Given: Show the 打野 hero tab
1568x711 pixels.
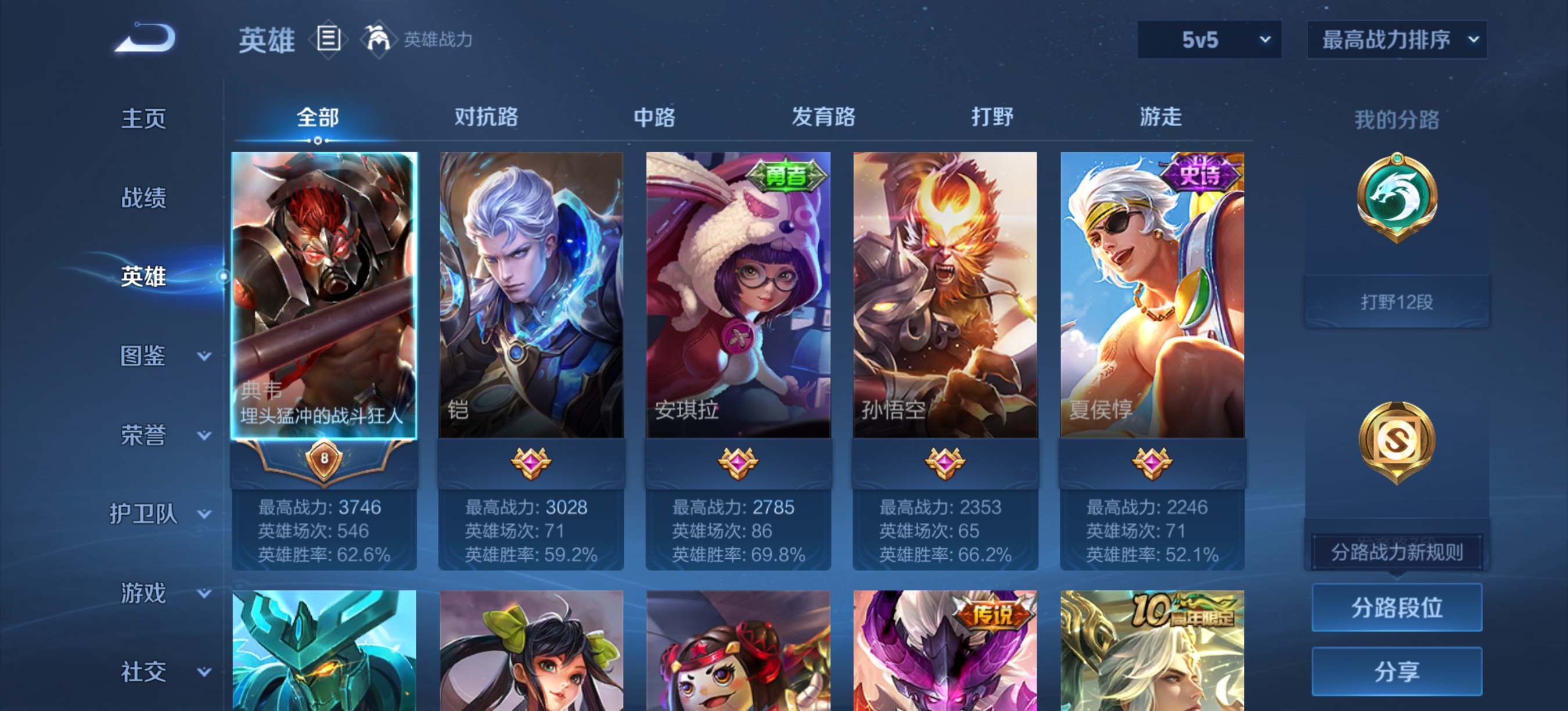Looking at the screenshot, I should point(991,116).
